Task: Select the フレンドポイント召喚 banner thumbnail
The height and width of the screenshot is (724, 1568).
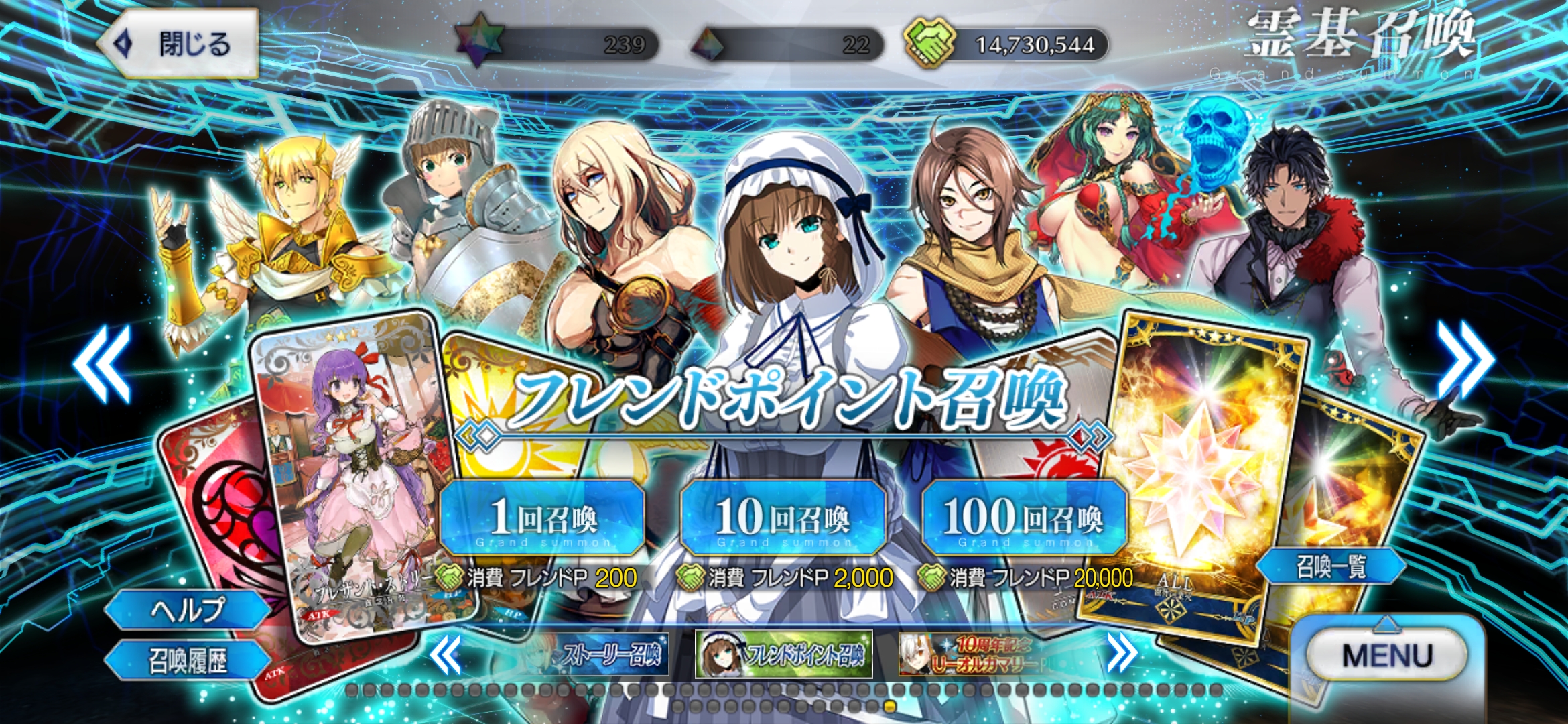Action: point(784,654)
